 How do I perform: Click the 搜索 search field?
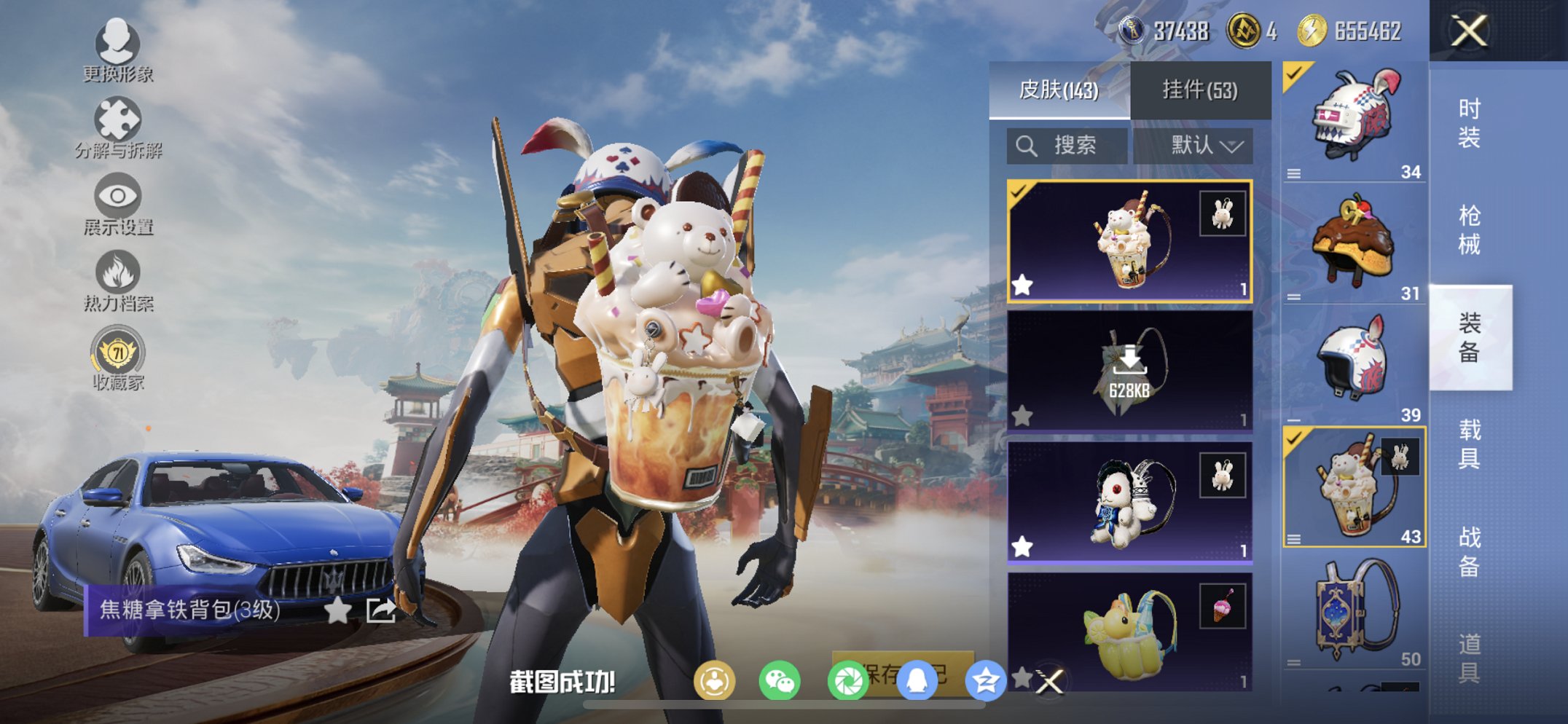point(1067,146)
